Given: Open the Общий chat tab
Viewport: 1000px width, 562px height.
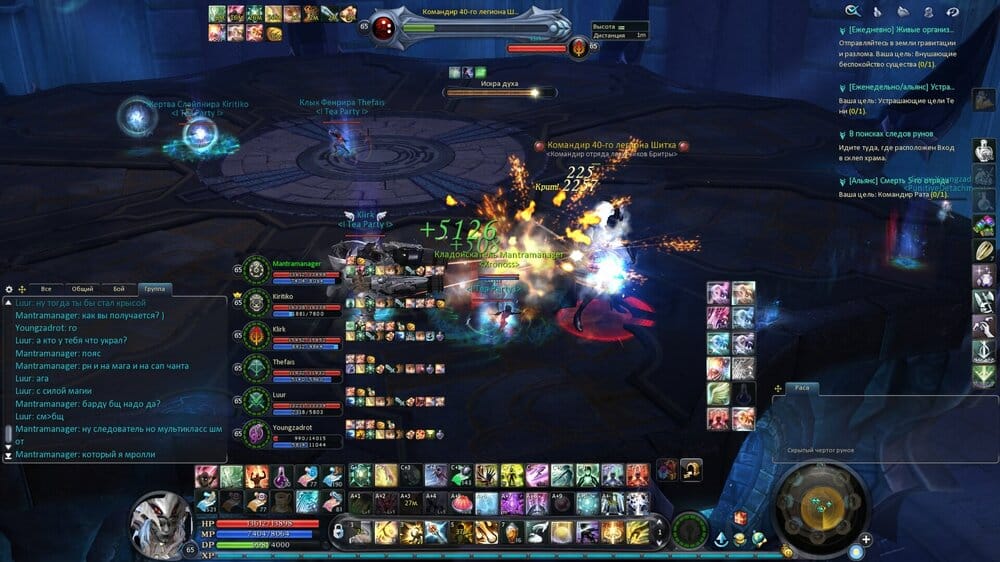Looking at the screenshot, I should [x=82, y=289].
